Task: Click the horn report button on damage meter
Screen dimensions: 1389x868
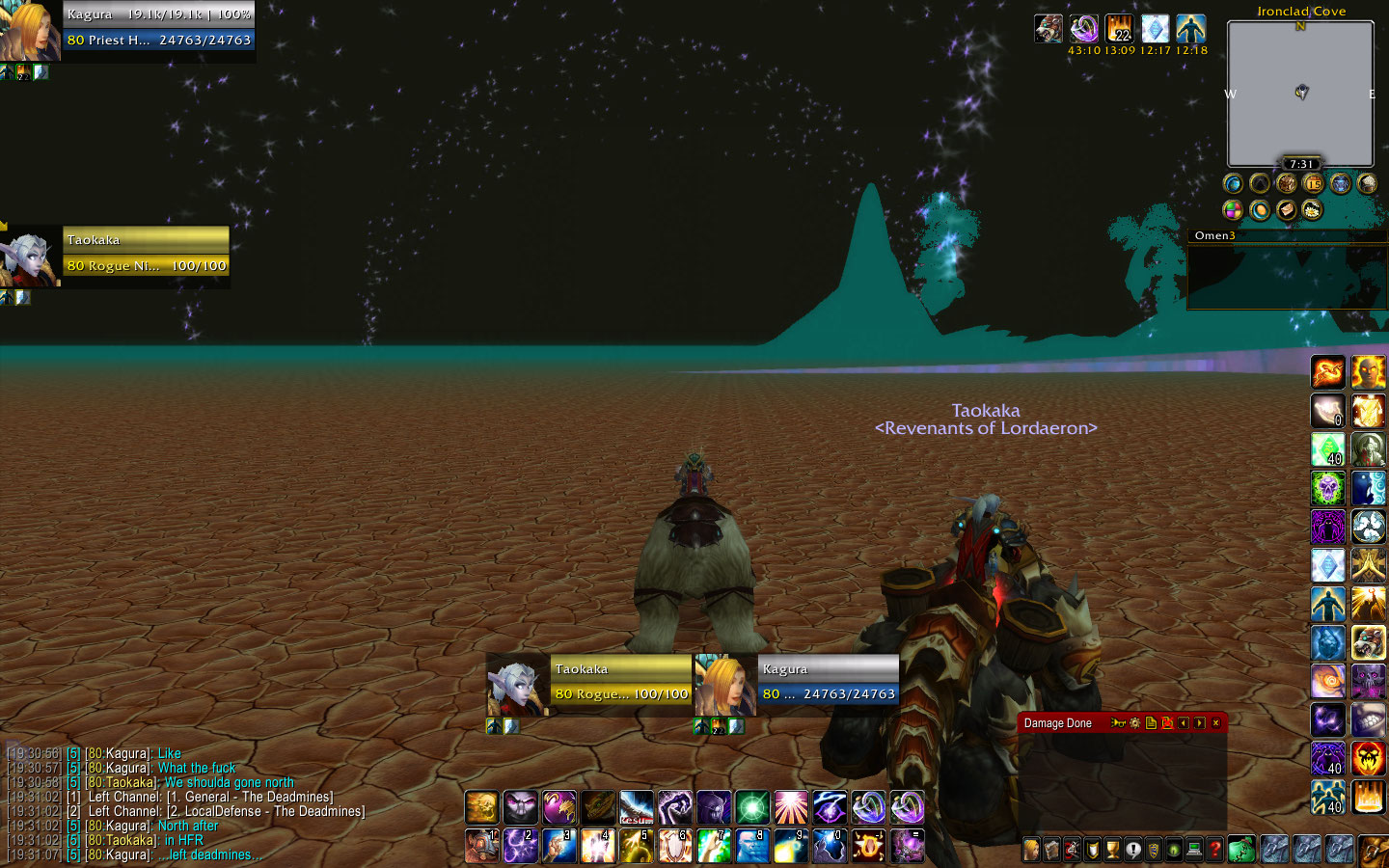Action: point(1118,722)
